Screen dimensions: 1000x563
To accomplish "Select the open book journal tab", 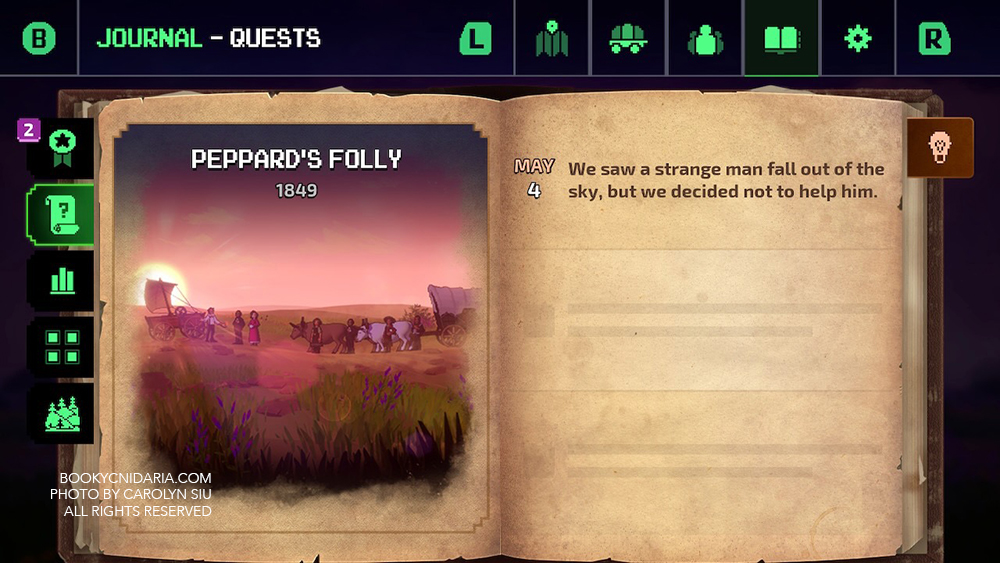I will (x=781, y=38).
